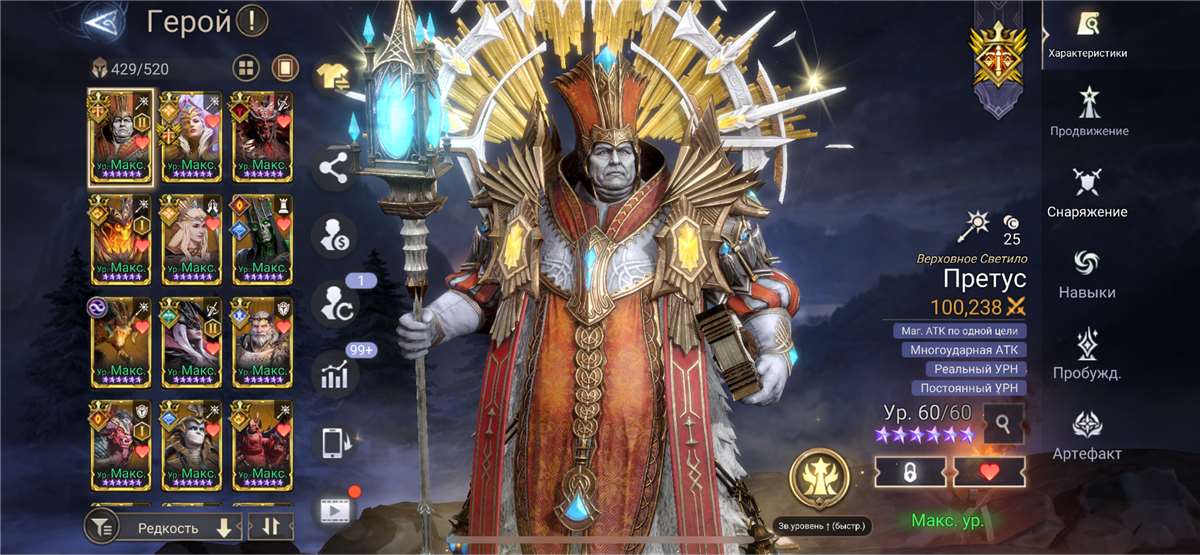Share this hero via share icon
The height and width of the screenshot is (555, 1200).
point(335,168)
